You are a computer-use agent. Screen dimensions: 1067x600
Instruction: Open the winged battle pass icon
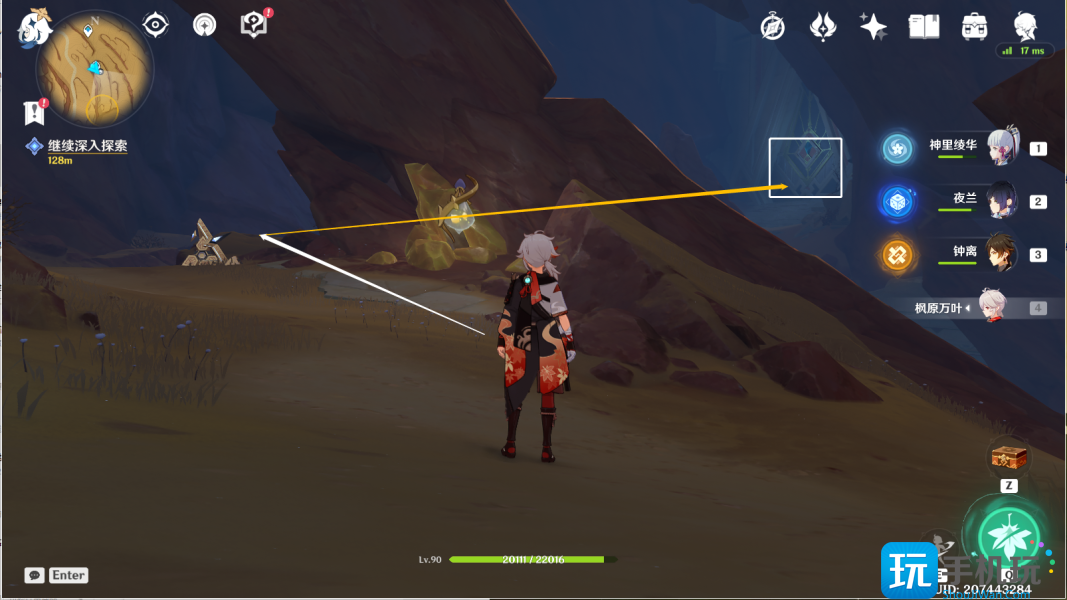point(823,27)
